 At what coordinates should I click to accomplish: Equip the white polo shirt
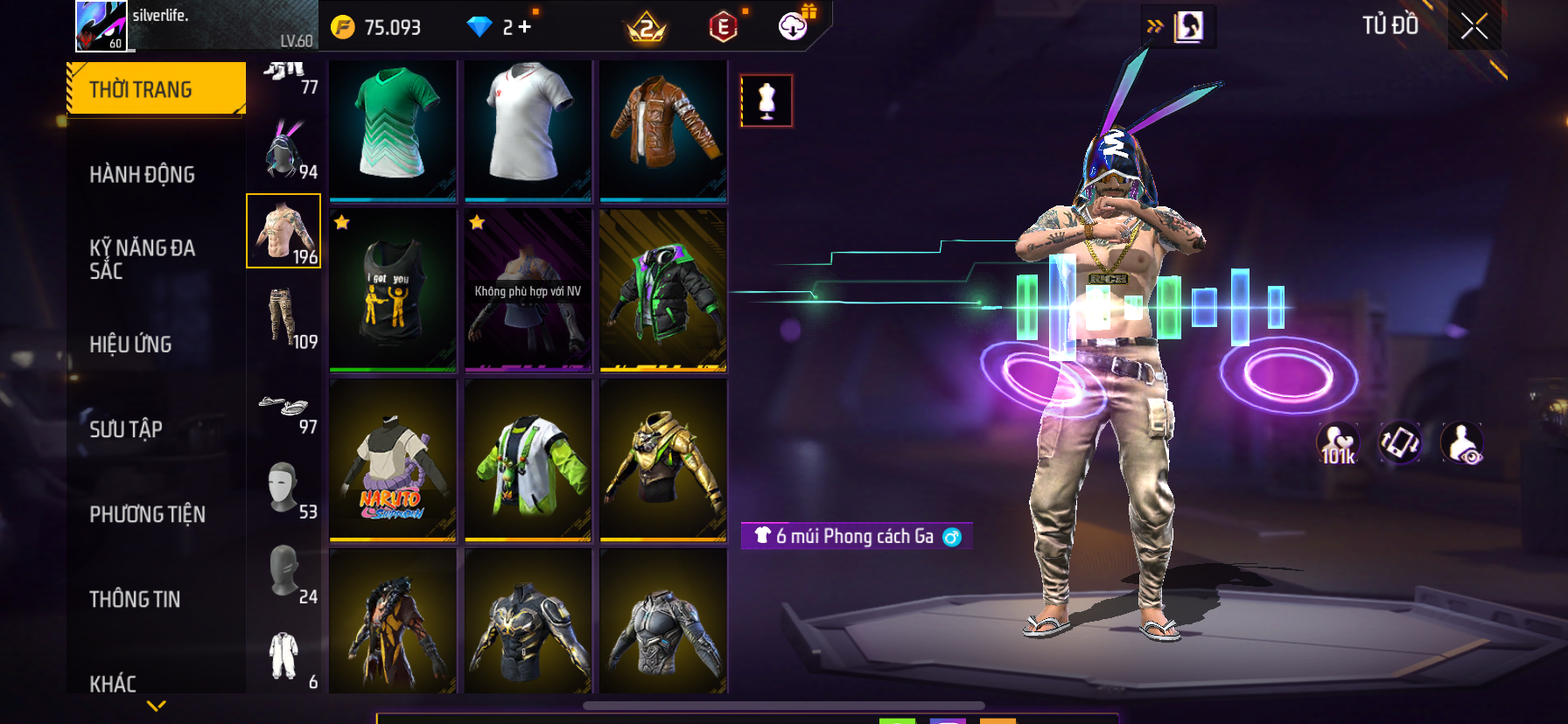pyautogui.click(x=528, y=129)
